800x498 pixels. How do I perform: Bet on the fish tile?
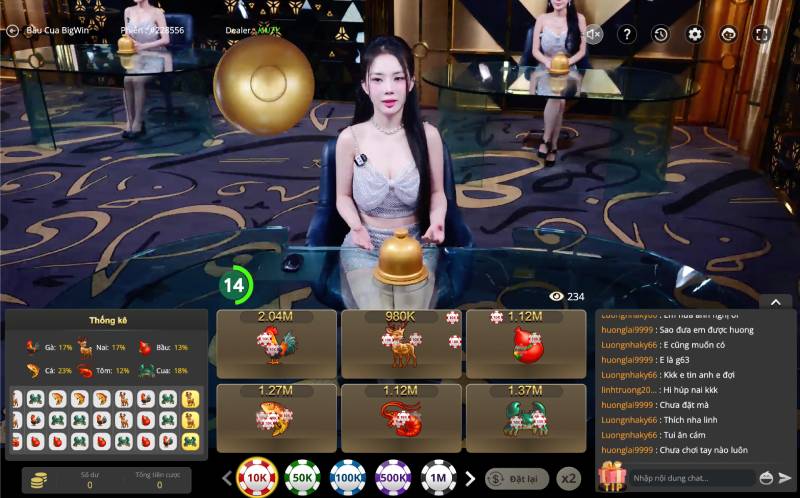pyautogui.click(x=277, y=417)
